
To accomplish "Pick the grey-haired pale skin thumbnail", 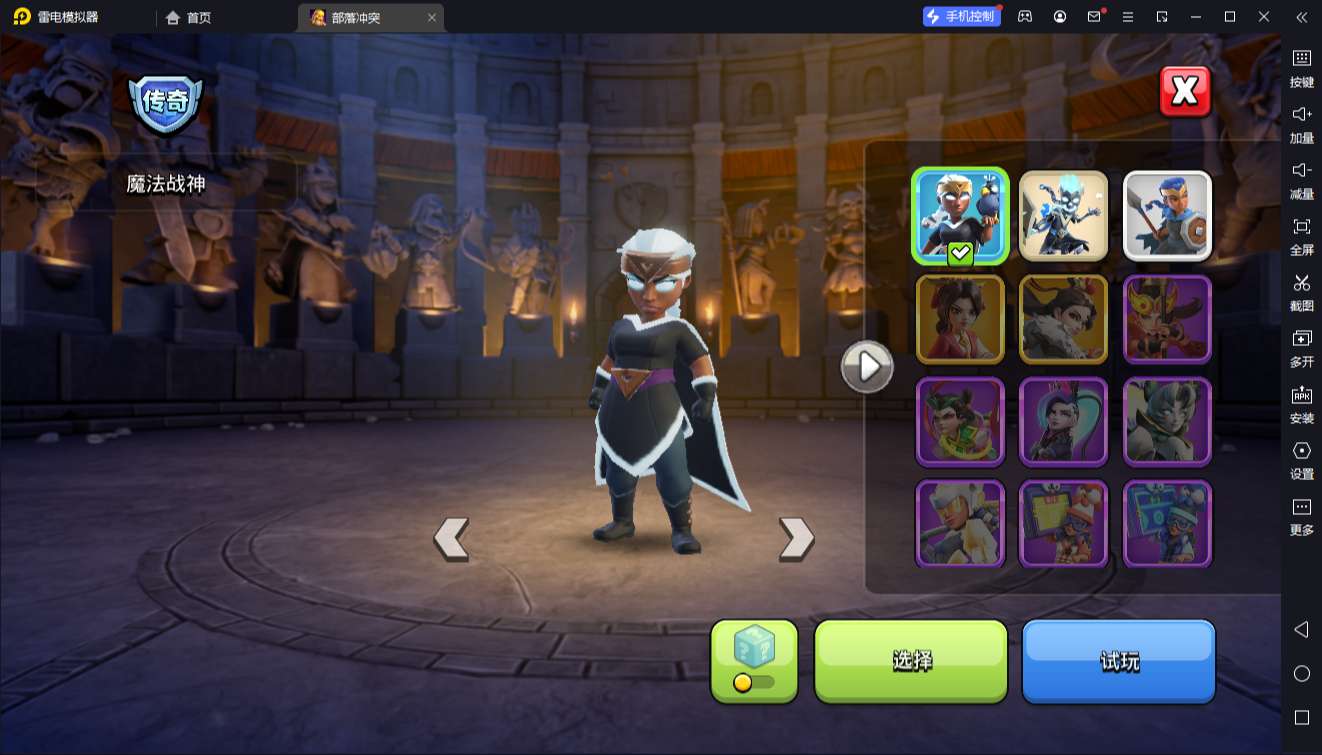I will (x=1167, y=422).
